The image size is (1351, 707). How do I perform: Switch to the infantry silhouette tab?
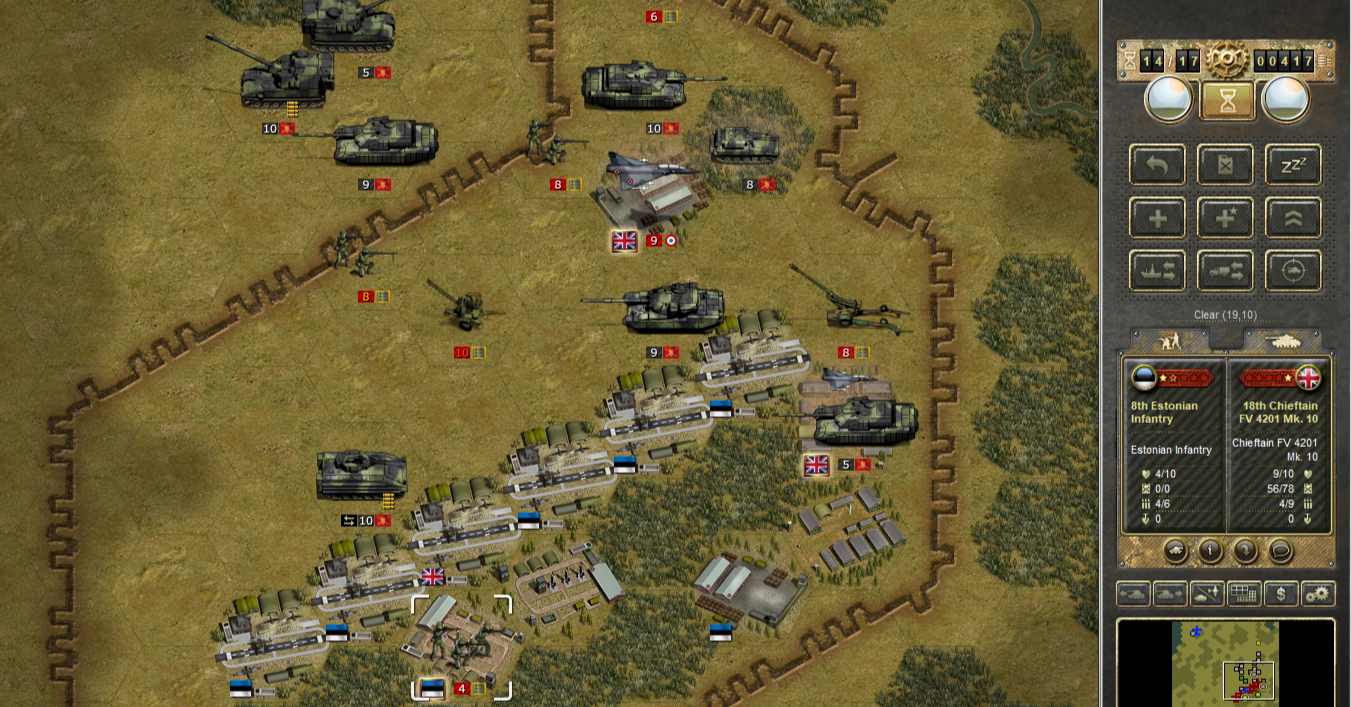pos(1168,341)
